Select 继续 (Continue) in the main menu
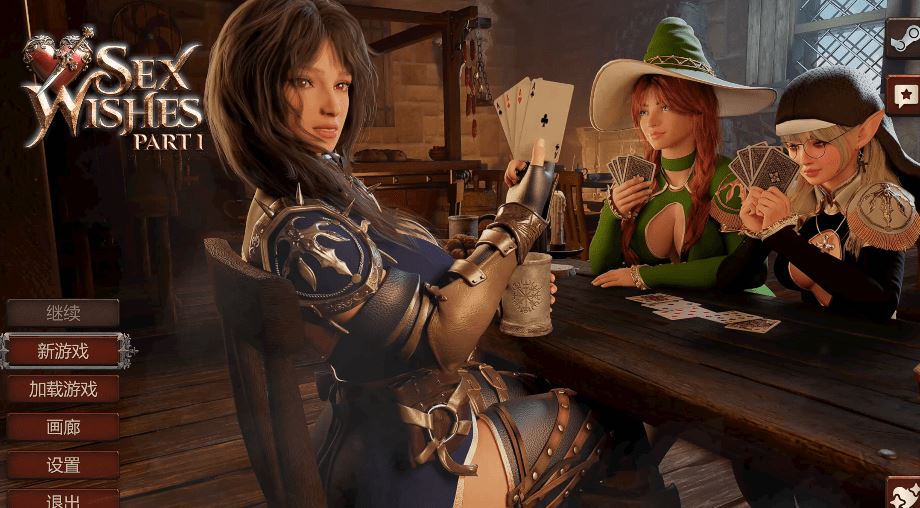 pos(63,313)
